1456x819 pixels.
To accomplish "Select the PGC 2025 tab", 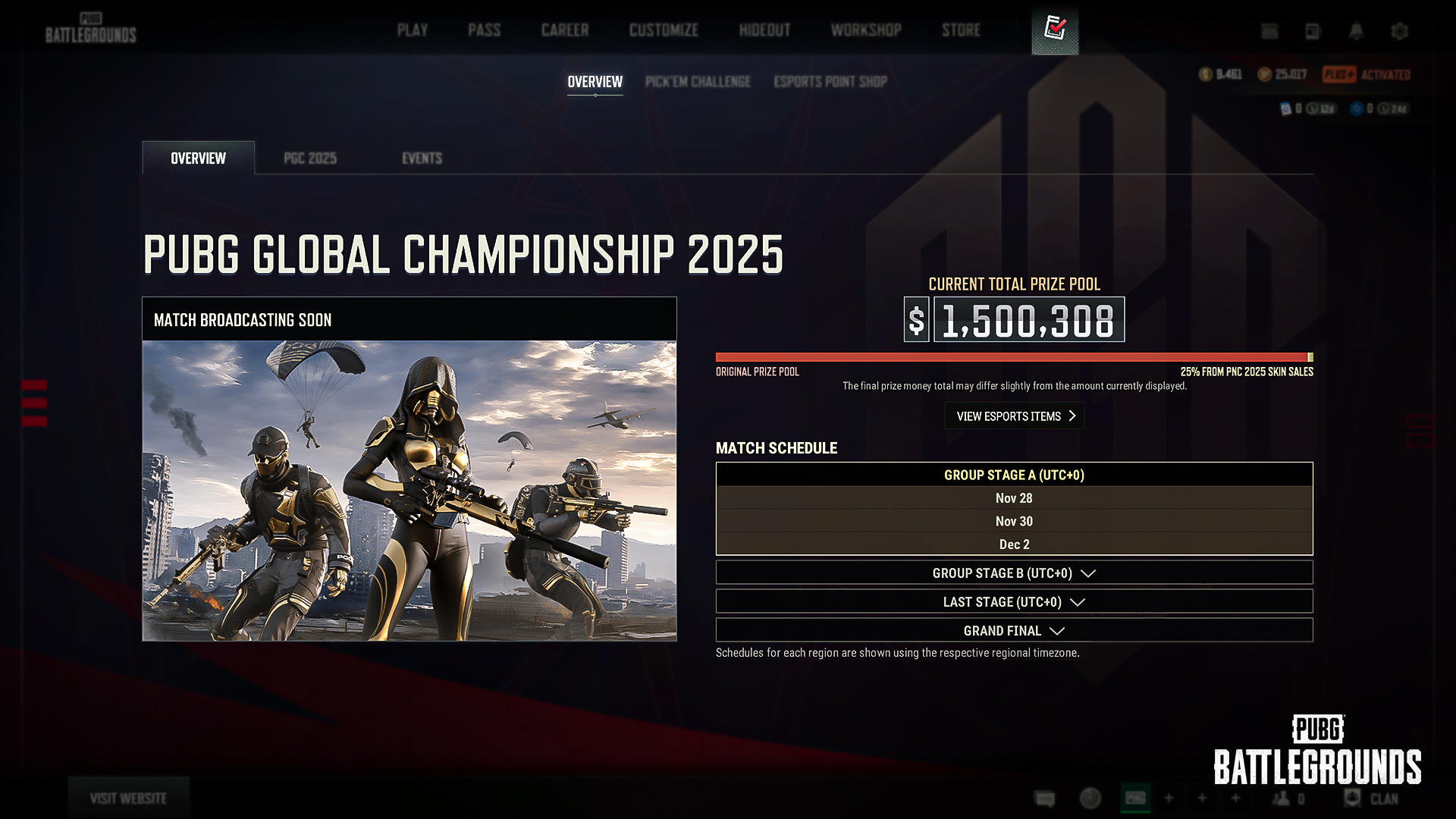I will 310,158.
